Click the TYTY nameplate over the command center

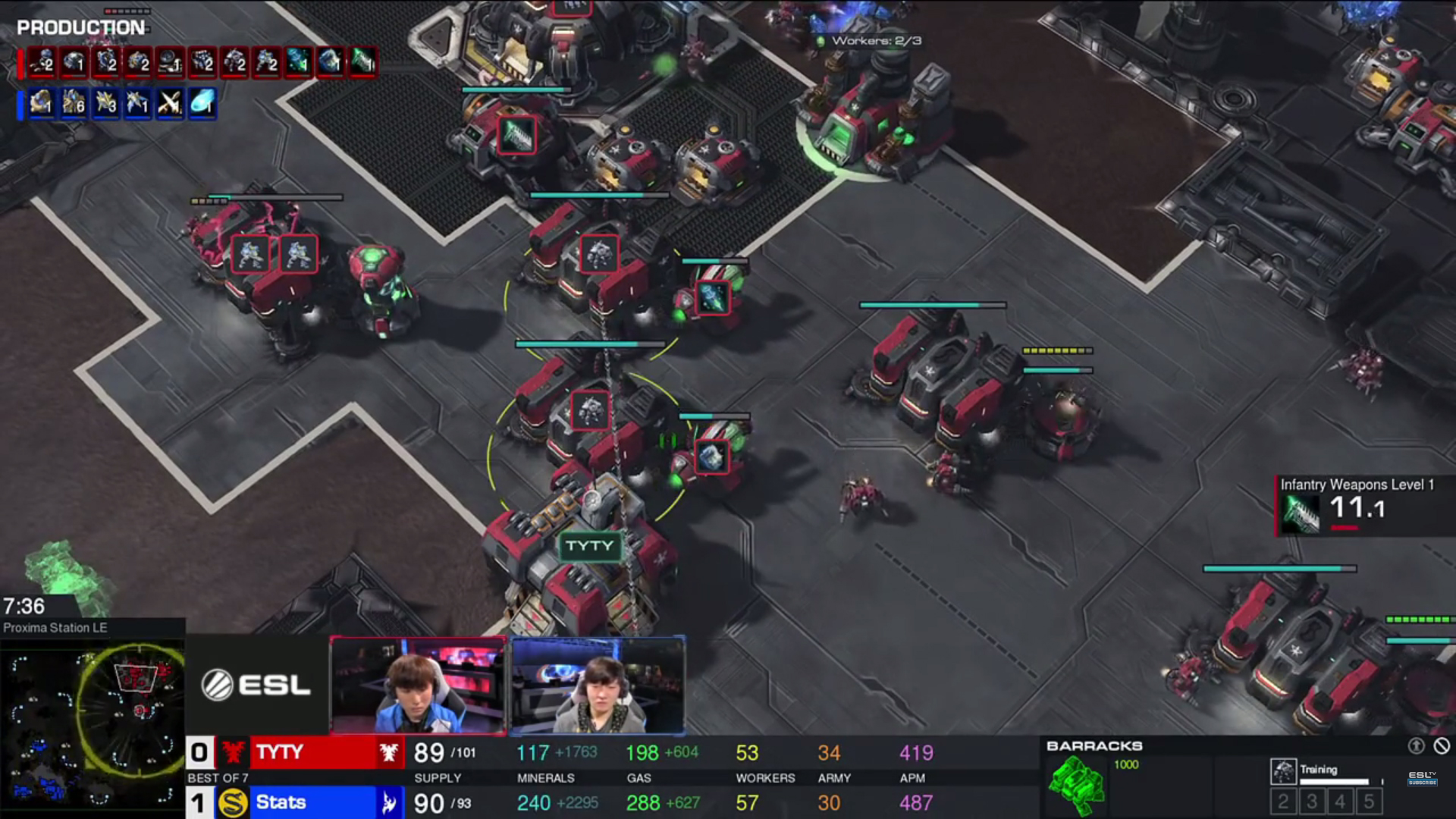tap(589, 546)
